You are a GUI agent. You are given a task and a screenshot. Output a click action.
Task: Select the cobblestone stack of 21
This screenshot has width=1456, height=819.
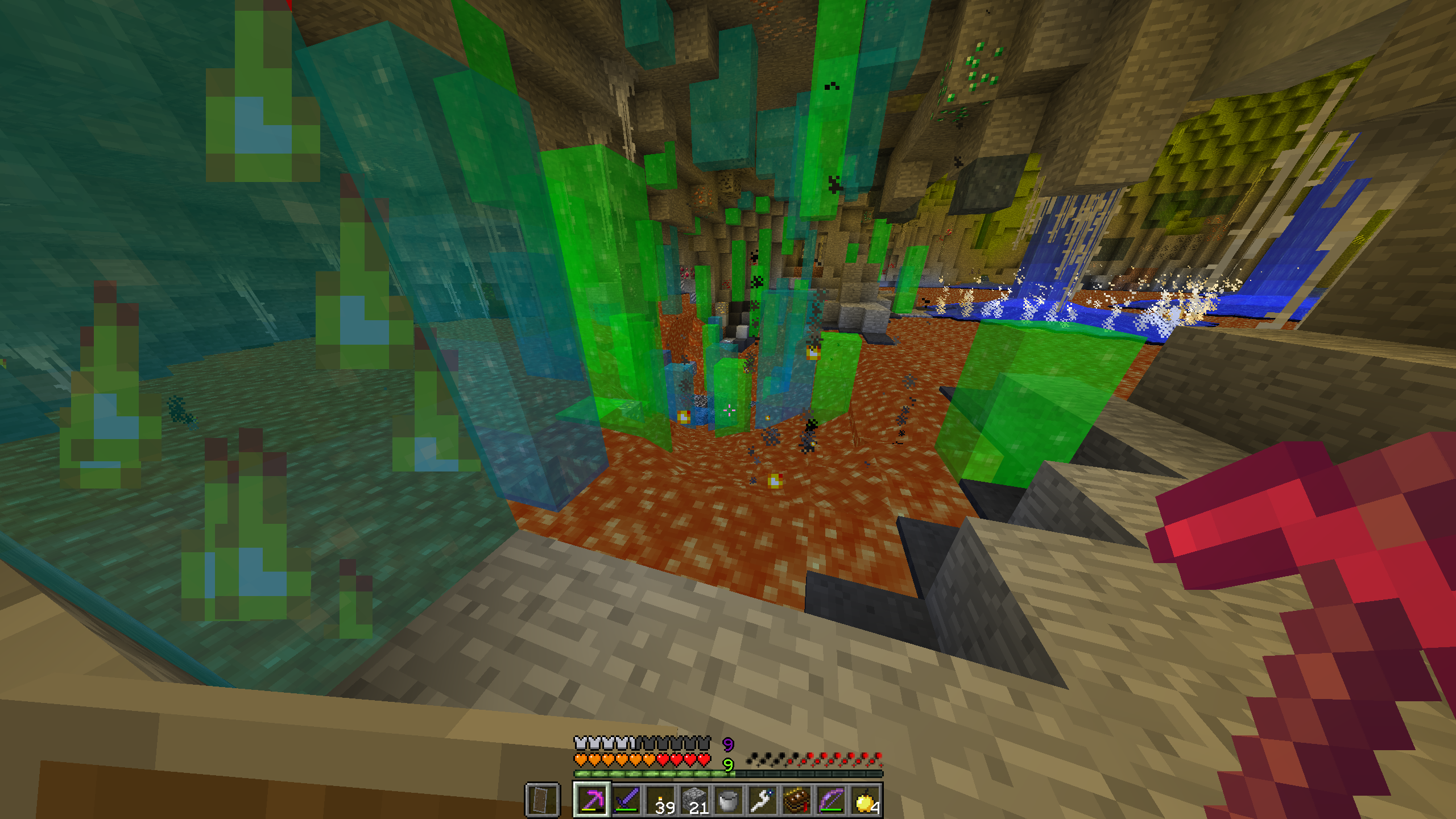[x=694, y=800]
